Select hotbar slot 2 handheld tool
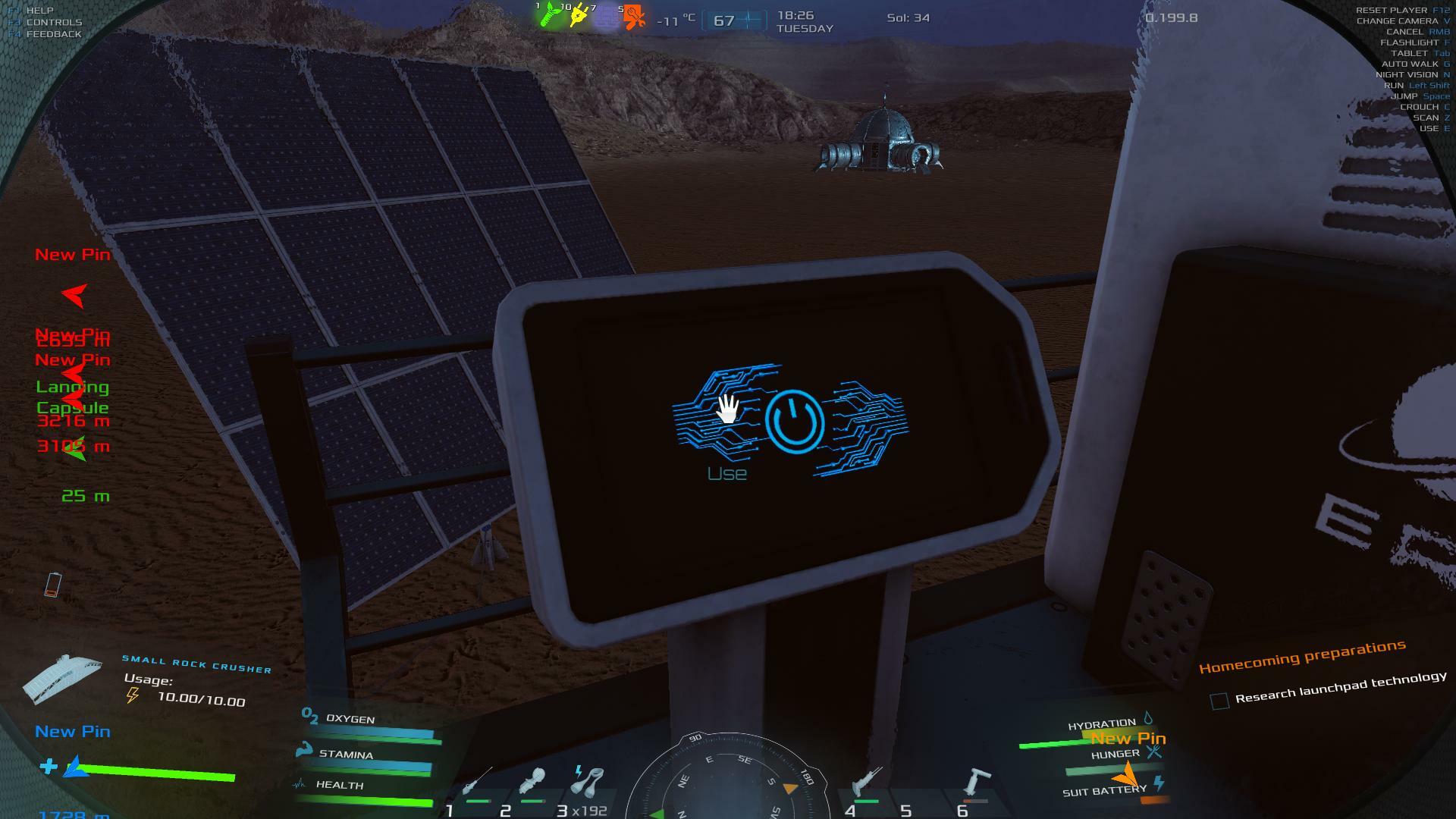The height and width of the screenshot is (819, 1456). (533, 783)
